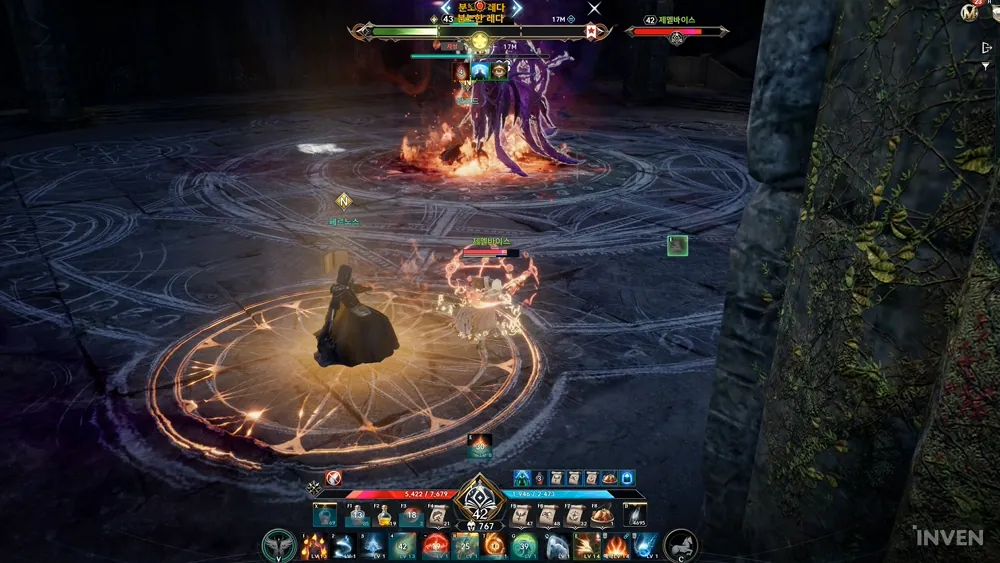Screen dimensions: 1000x563
Task: Activate the orange fire spiral skill
Action: pyautogui.click(x=495, y=546)
